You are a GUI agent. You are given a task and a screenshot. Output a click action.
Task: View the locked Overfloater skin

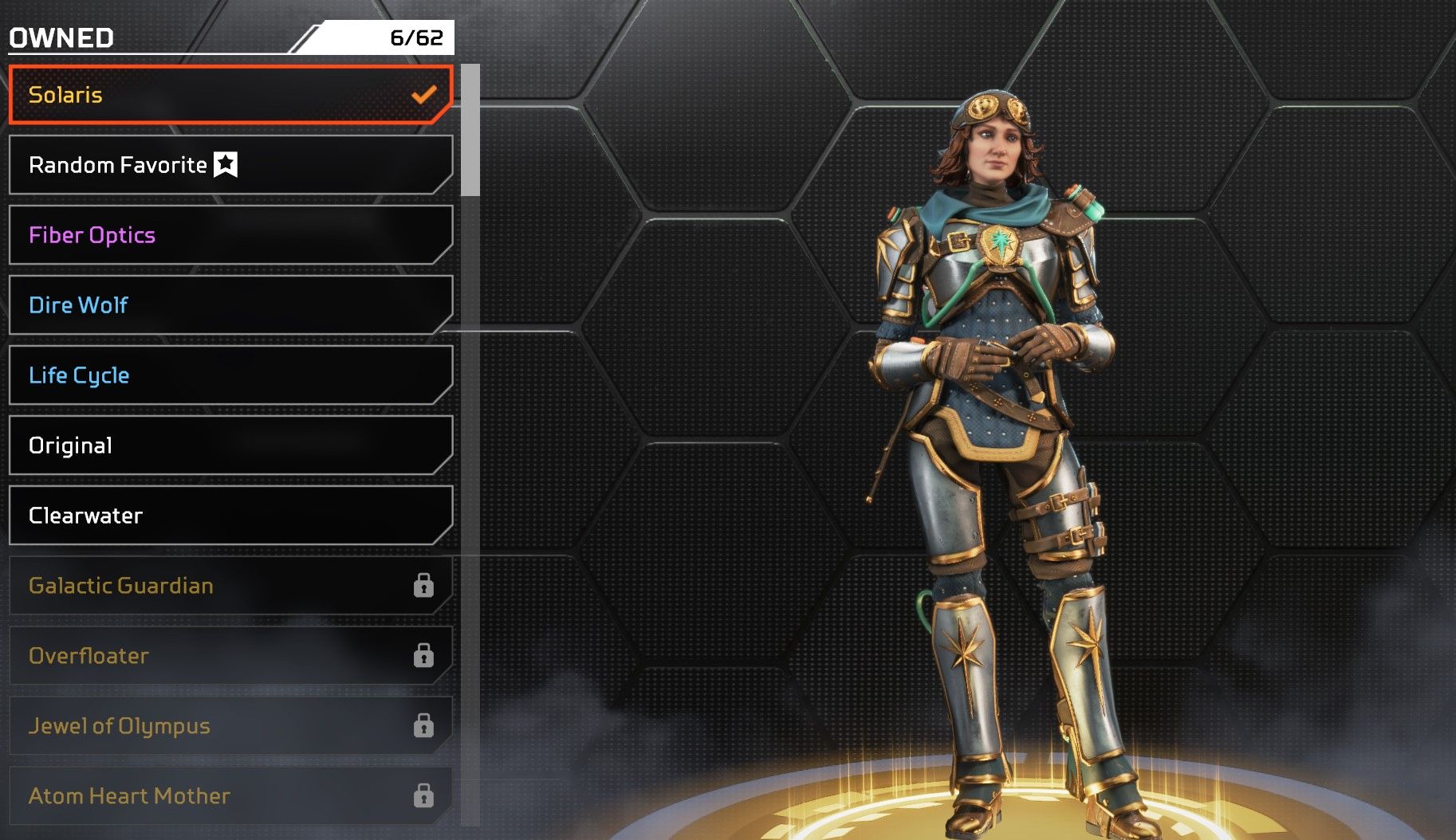(x=230, y=656)
